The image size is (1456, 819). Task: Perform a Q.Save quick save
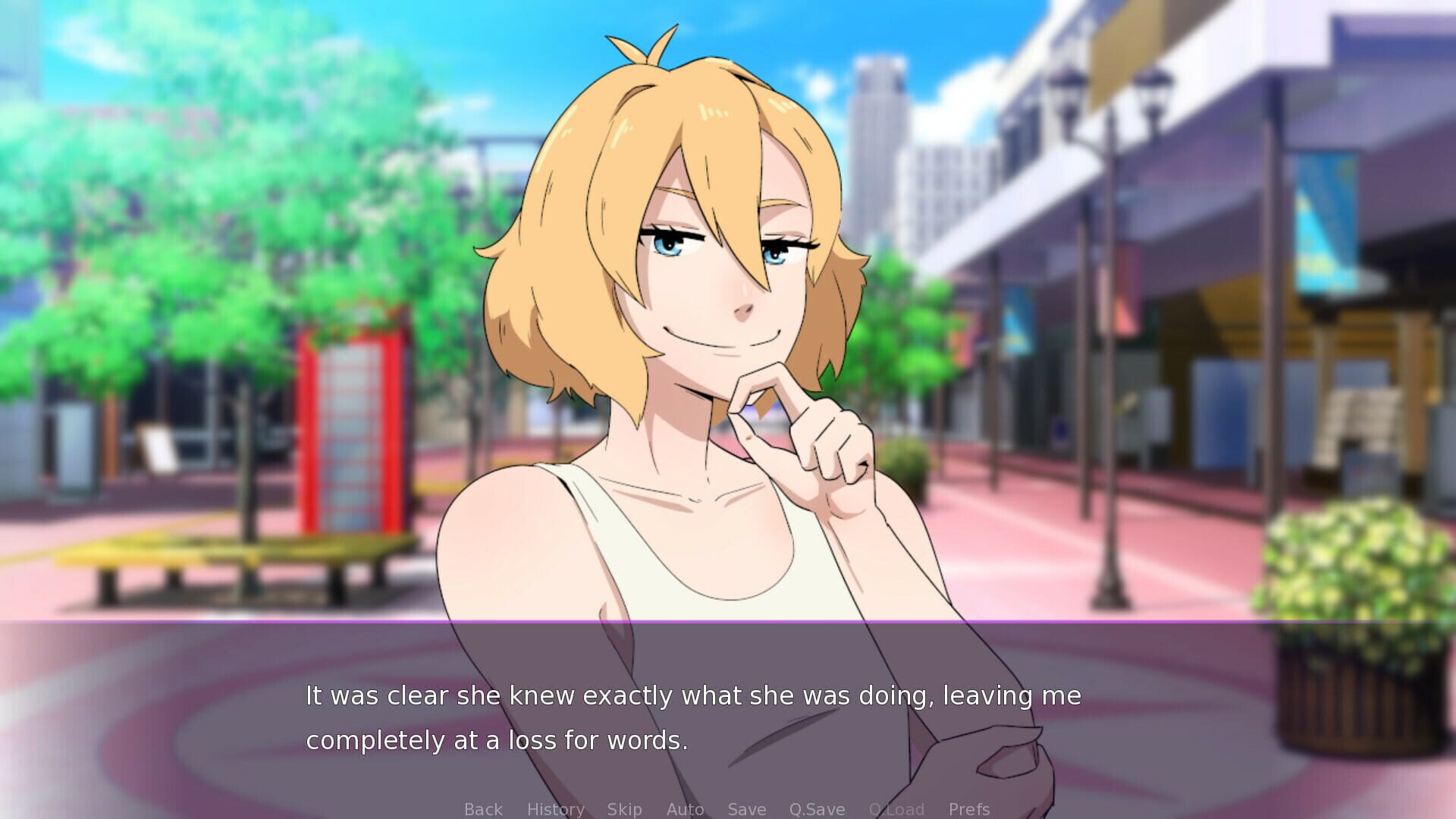point(817,809)
